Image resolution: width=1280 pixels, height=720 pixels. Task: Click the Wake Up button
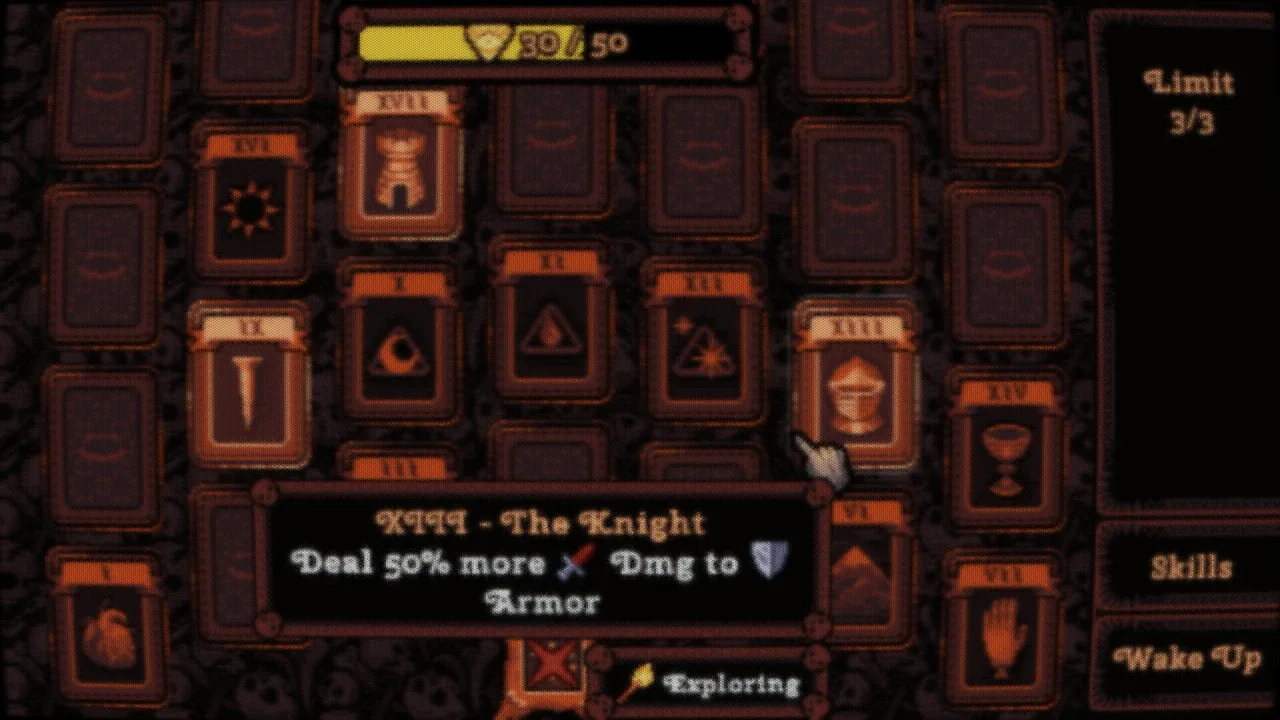click(x=1188, y=660)
